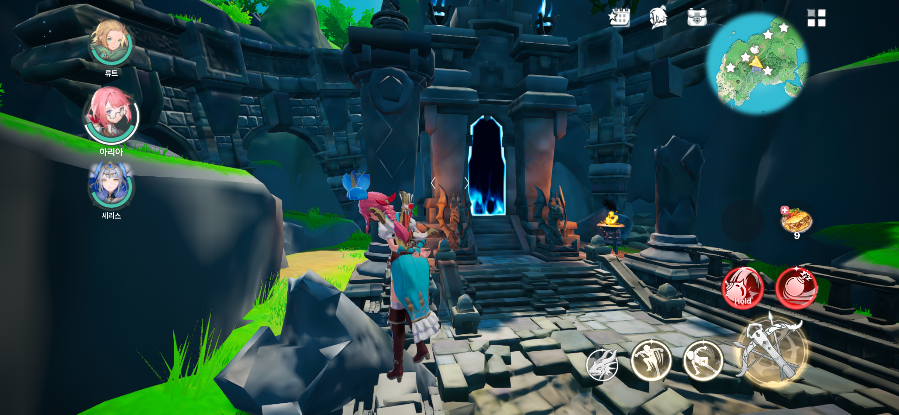Image resolution: width=899 pixels, height=415 pixels.
Task: Use the sandwich food item
Action: 797,220
